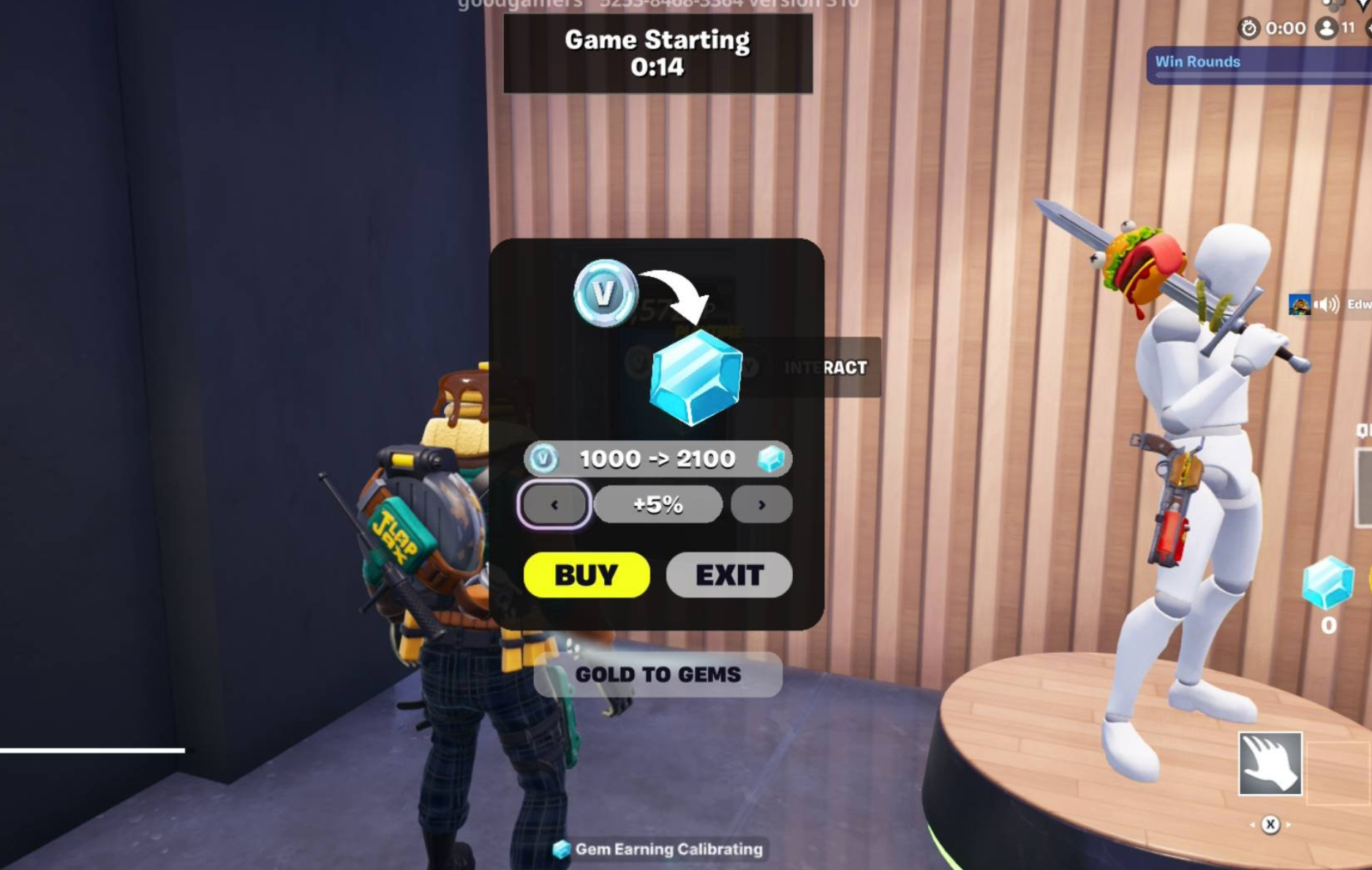Click the stopwatch timer icon

tap(1251, 28)
